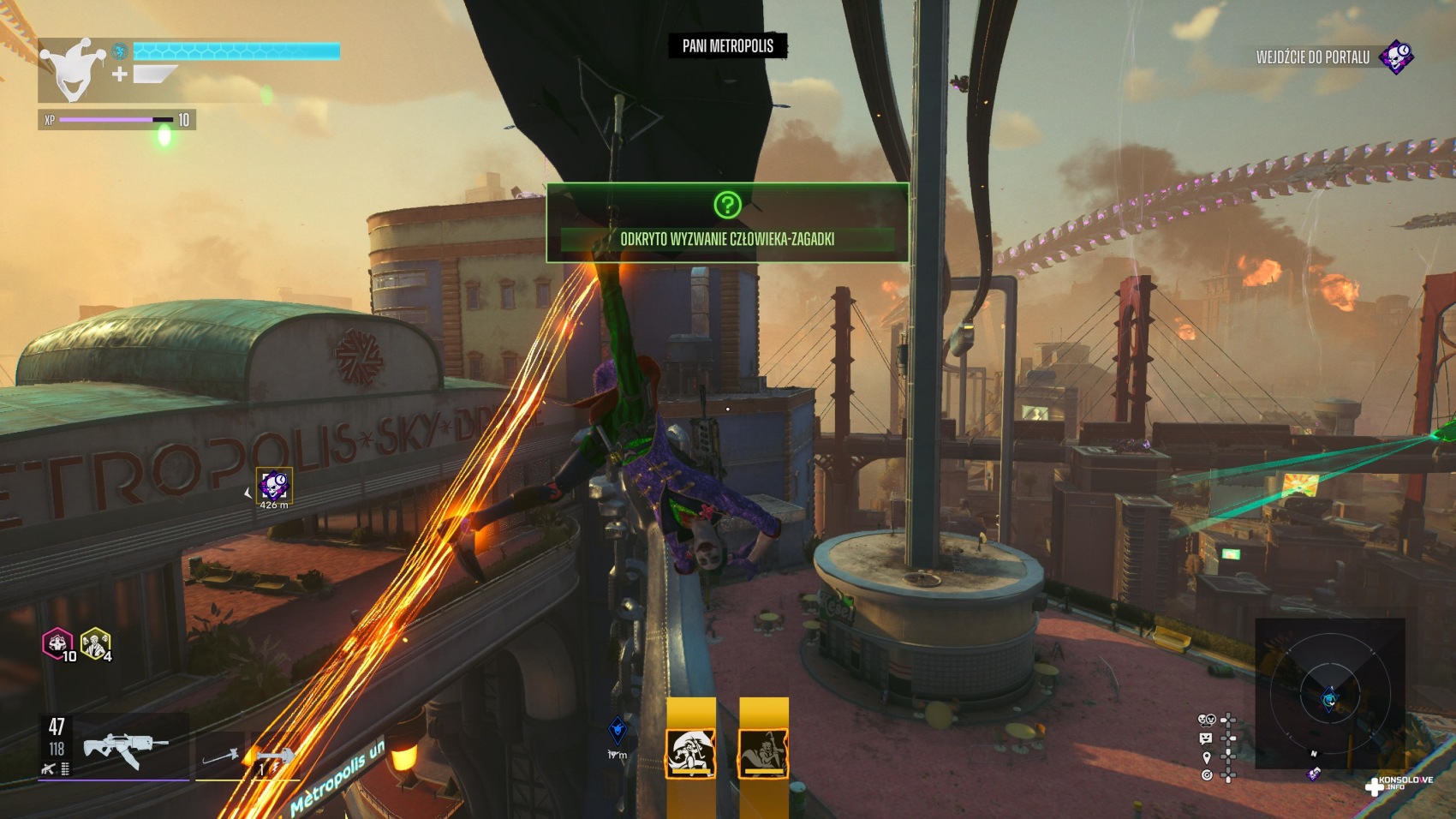
Task: Click the yellow figure counter showing 4
Action: coord(94,643)
